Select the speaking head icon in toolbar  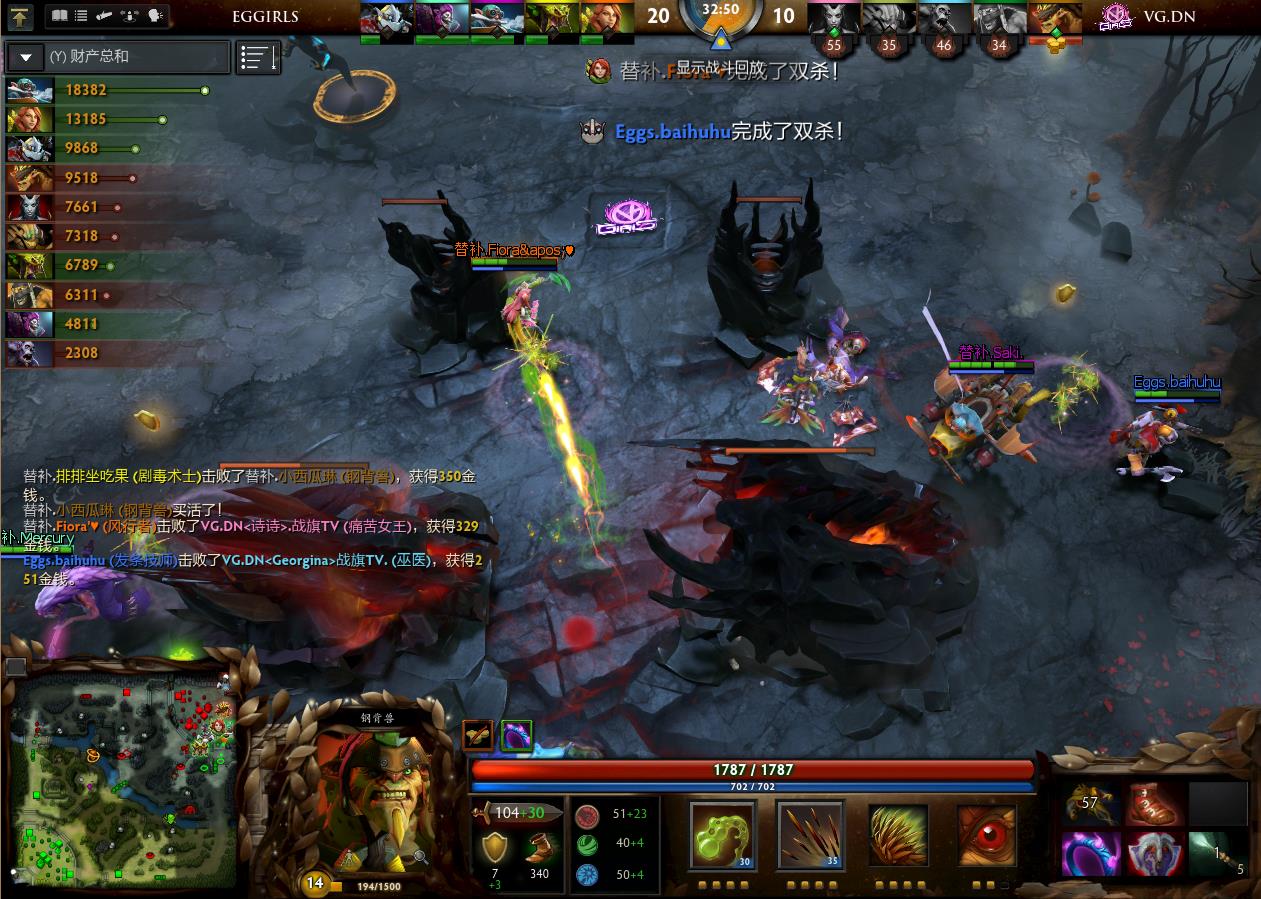(155, 16)
